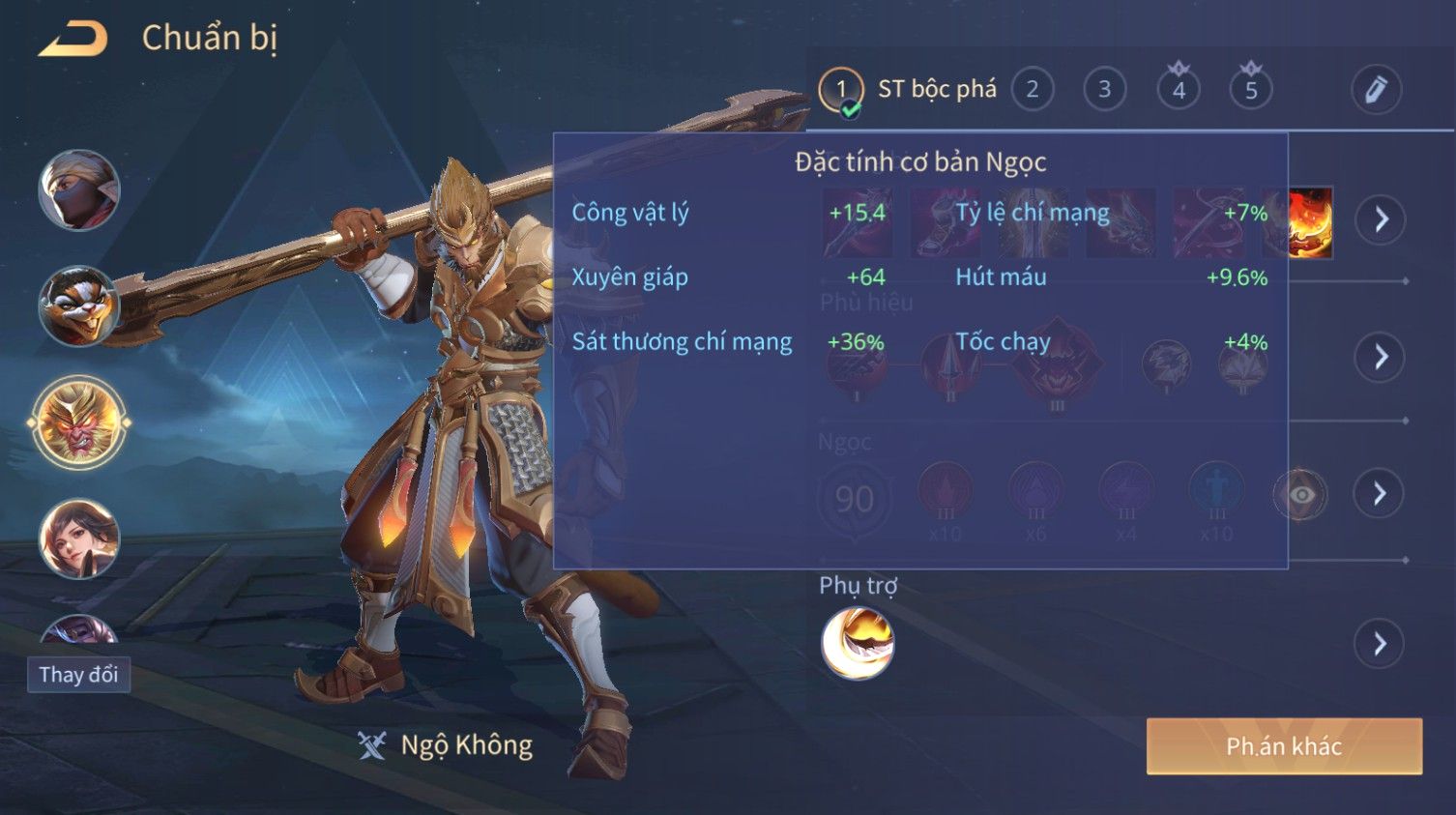1456x815 pixels.
Task: Switch to loadout preset 4
Action: coord(1179,90)
